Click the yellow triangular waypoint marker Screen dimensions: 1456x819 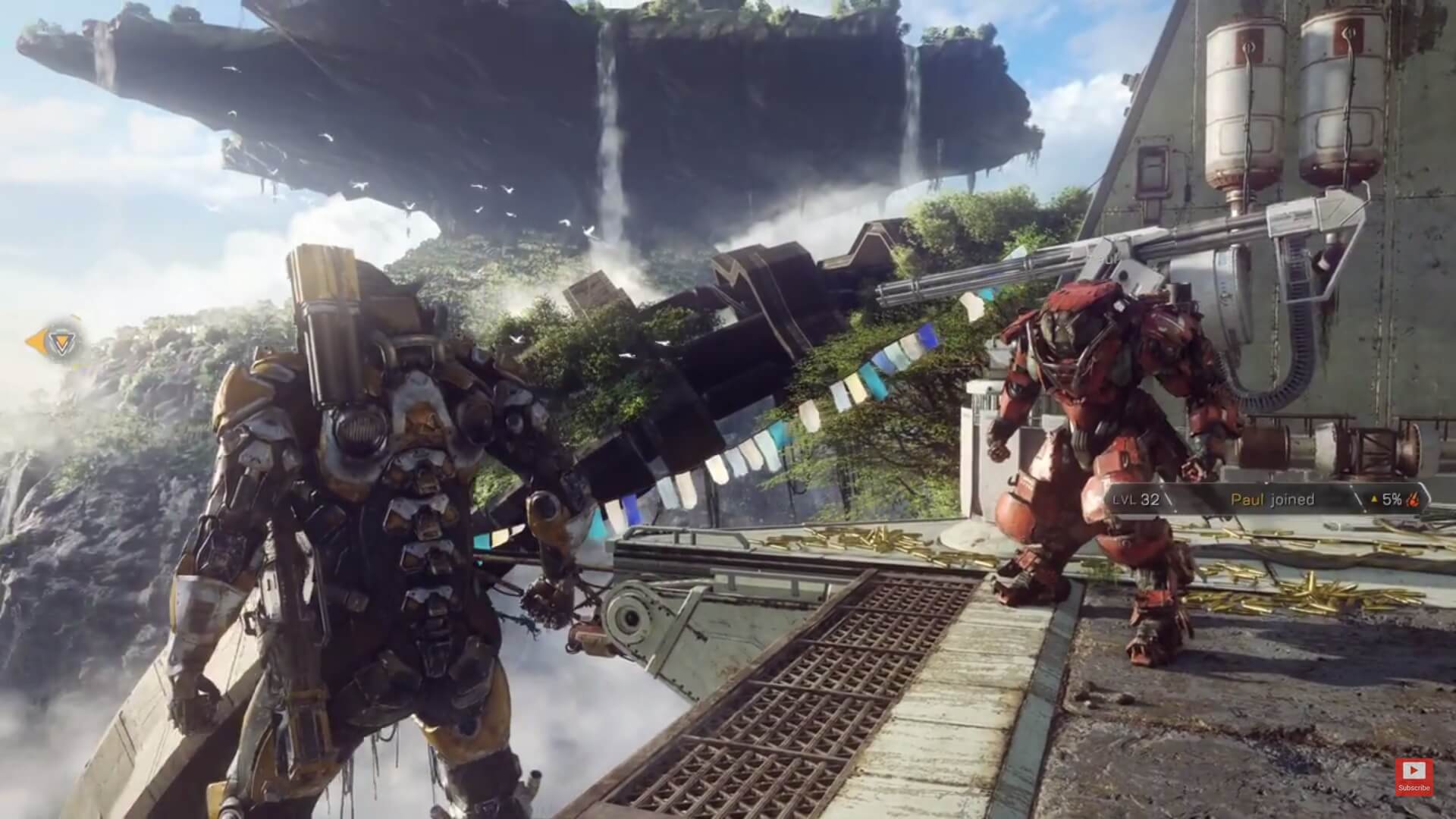[56, 343]
